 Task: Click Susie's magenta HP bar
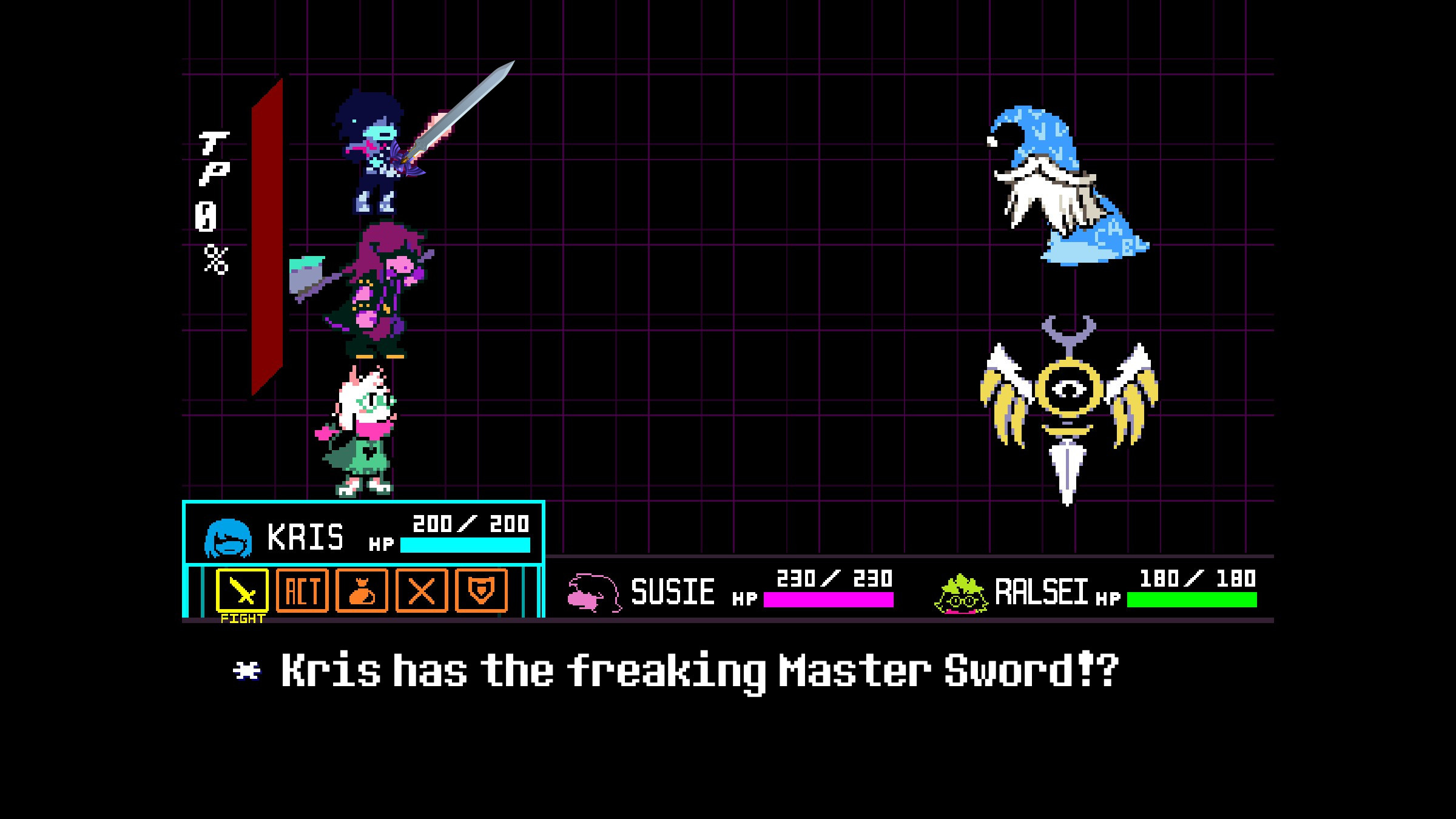828,601
